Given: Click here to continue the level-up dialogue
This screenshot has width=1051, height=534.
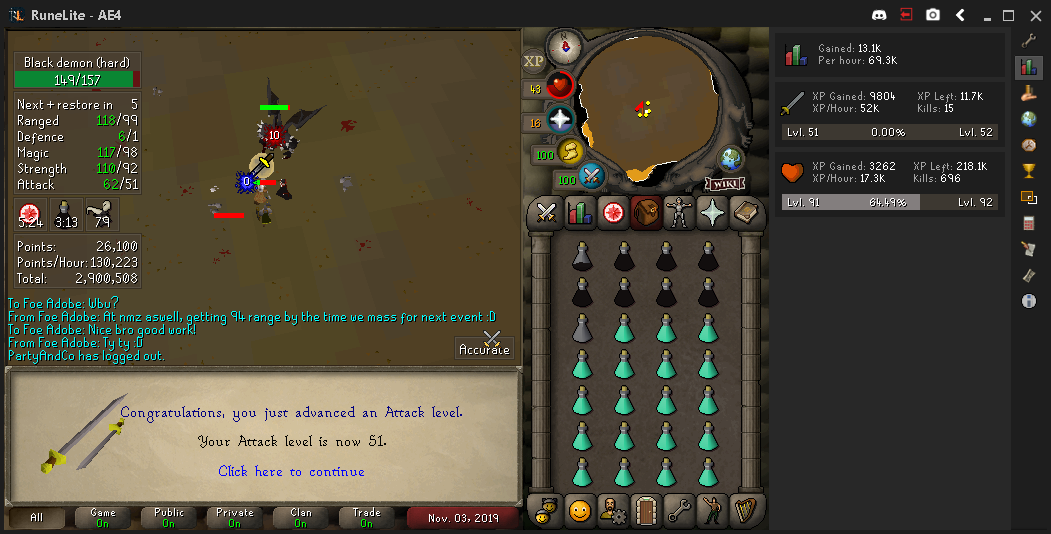Looking at the screenshot, I should tap(291, 471).
